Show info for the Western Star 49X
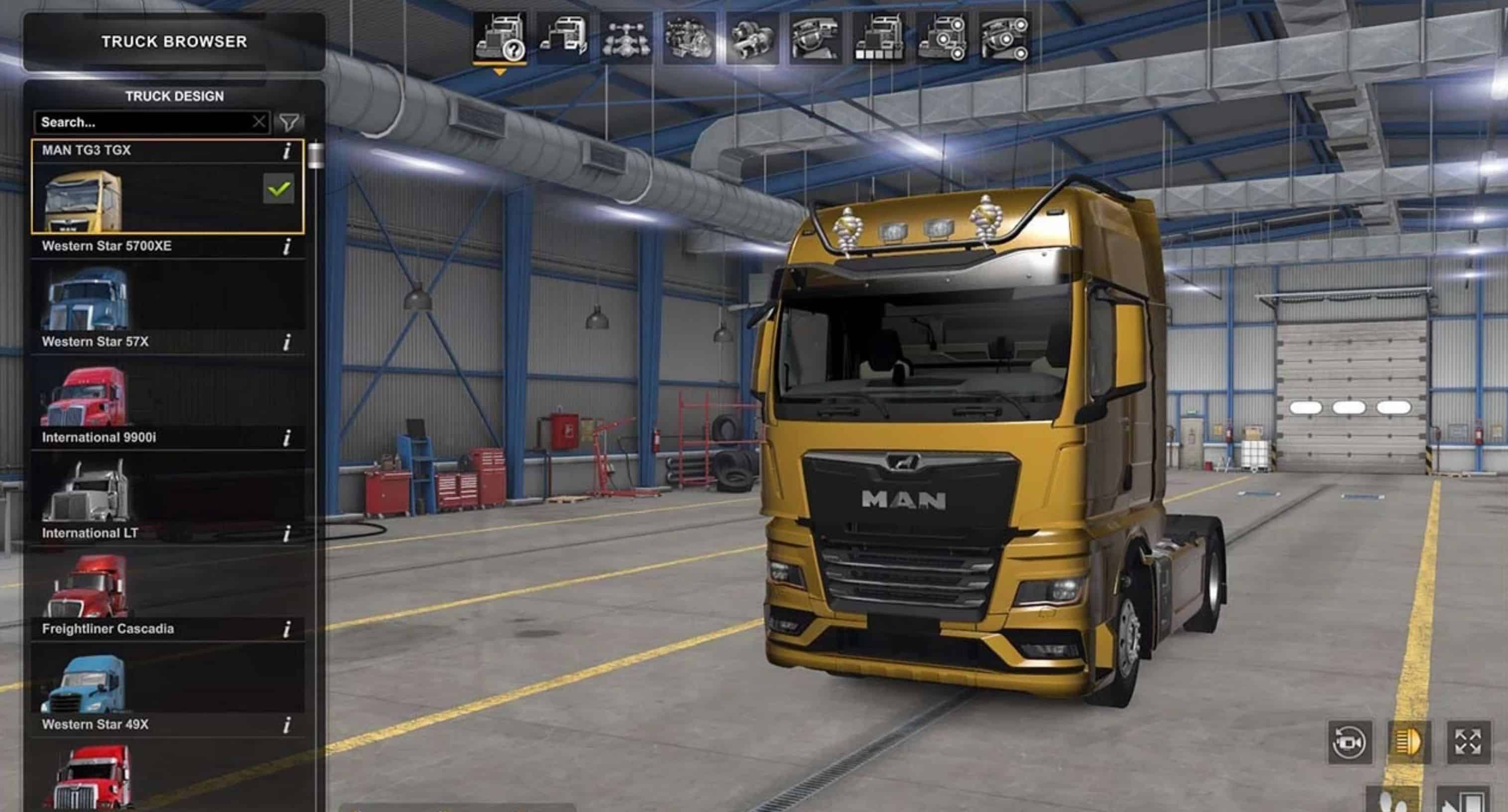1508x812 pixels. [x=287, y=725]
